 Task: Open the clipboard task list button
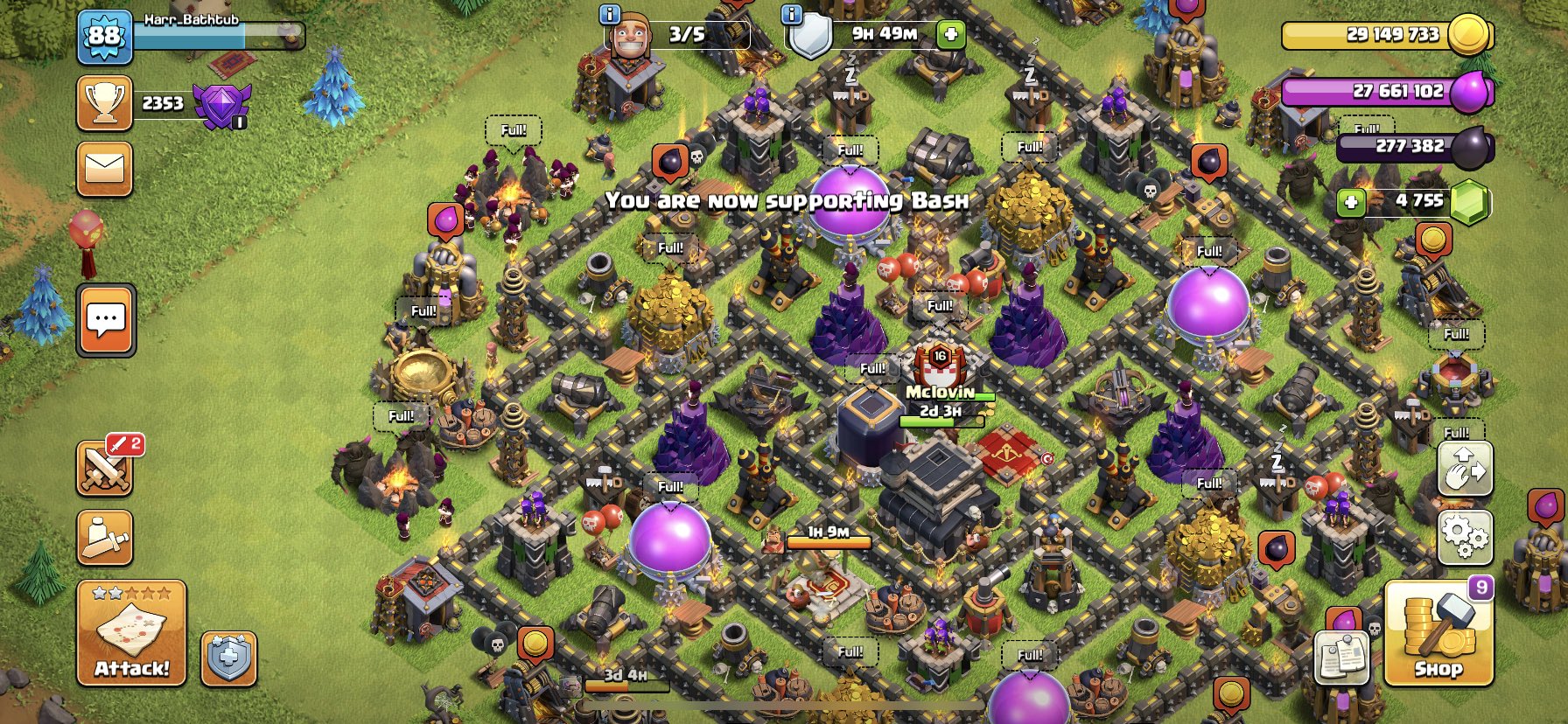1342,658
